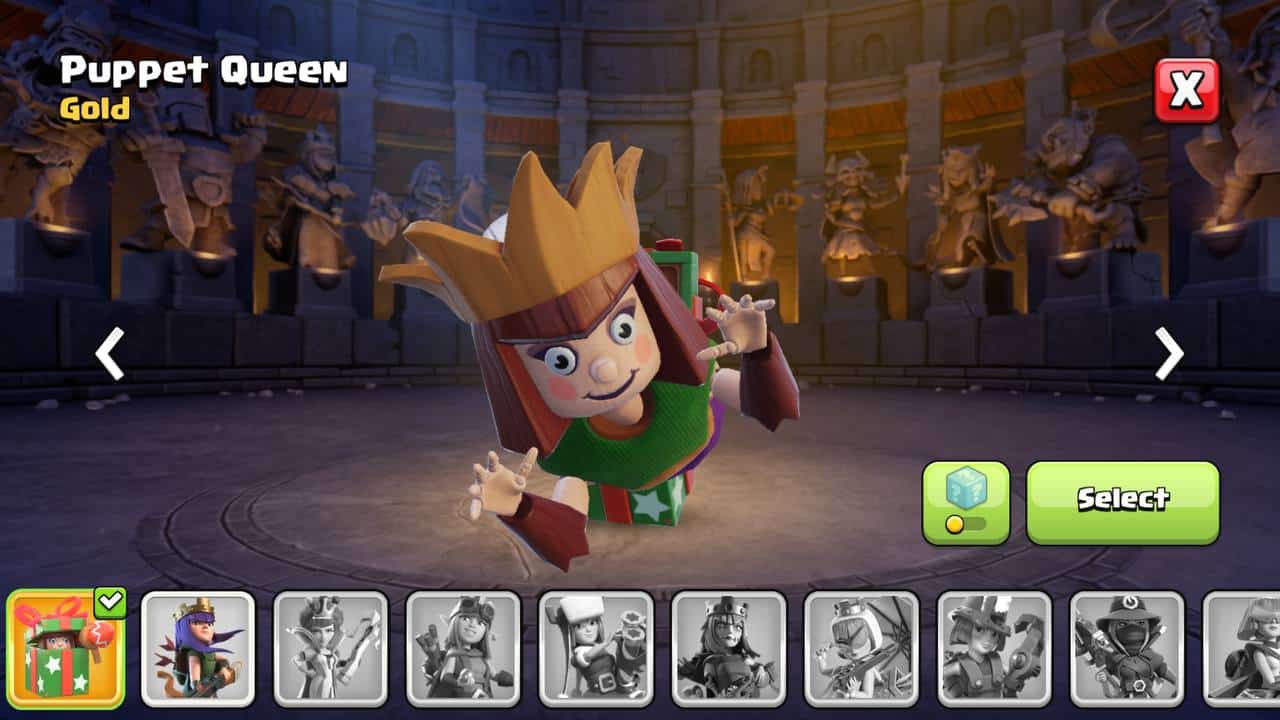Screen dimensions: 1280x720
Task: Choose the locked skin with wide-brim hat and mask
Action: [x=1127, y=648]
